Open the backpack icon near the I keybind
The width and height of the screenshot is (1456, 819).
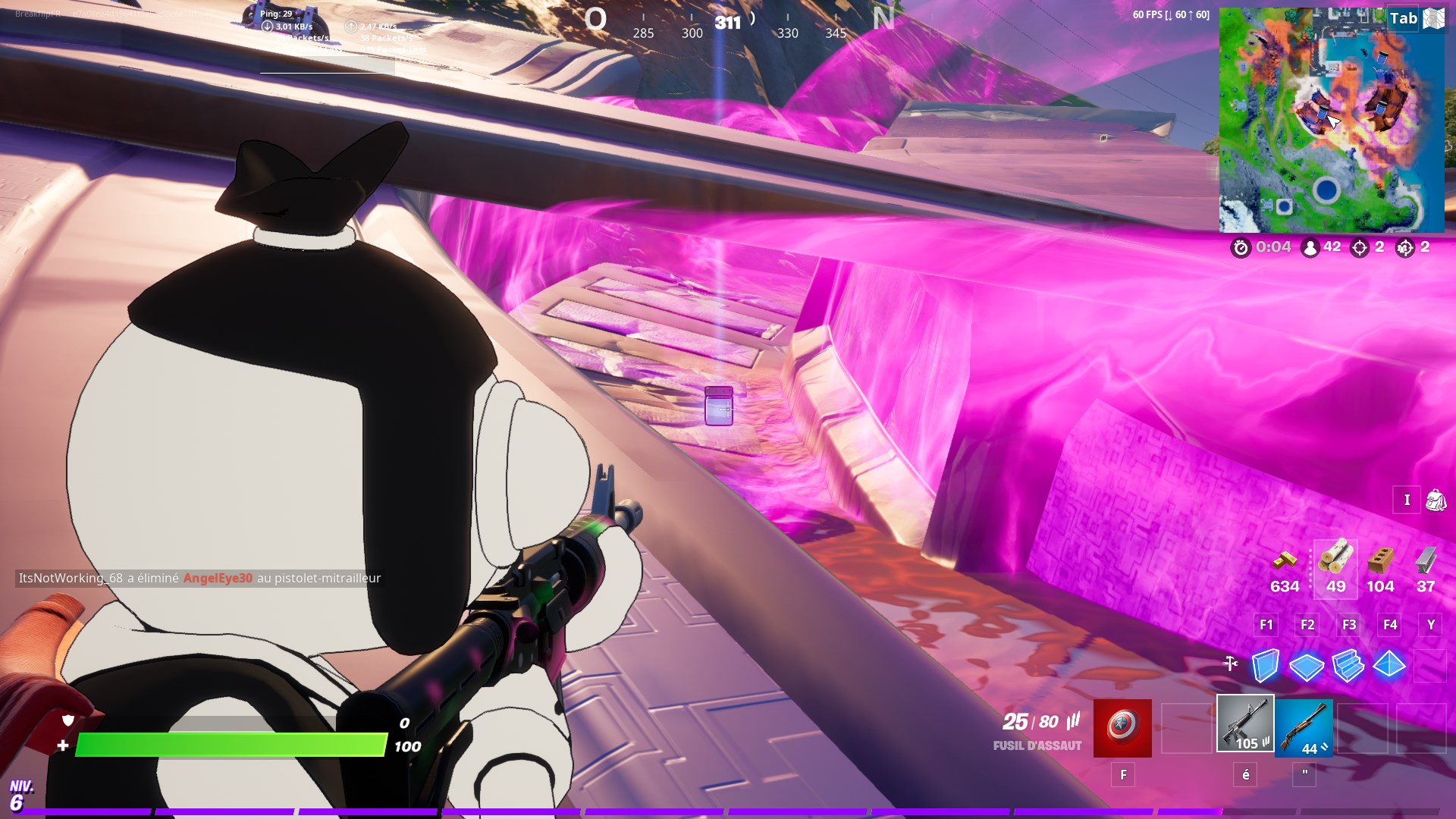point(1438,500)
